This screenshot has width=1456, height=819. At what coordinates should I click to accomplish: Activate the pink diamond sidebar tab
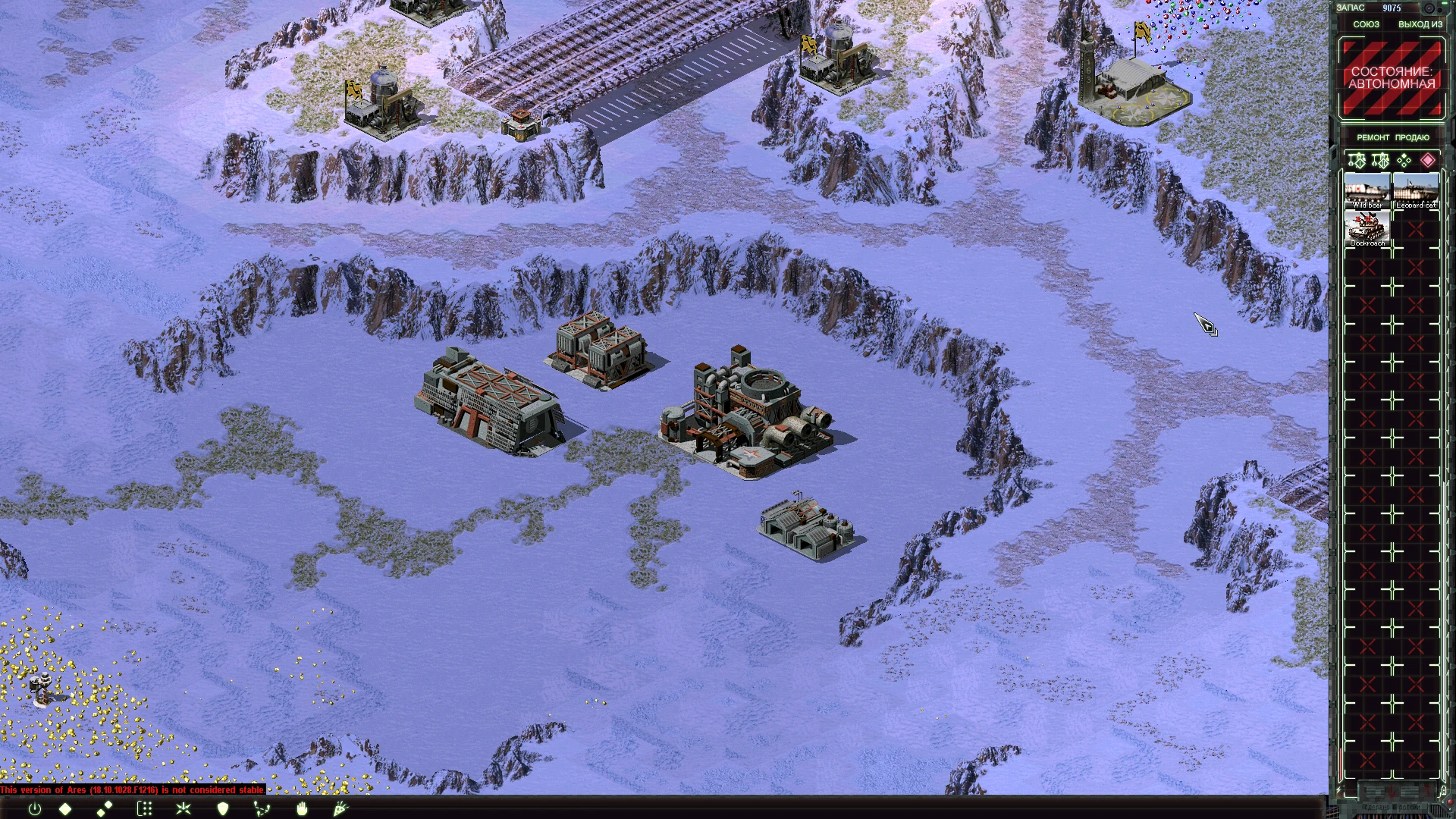[1427, 160]
